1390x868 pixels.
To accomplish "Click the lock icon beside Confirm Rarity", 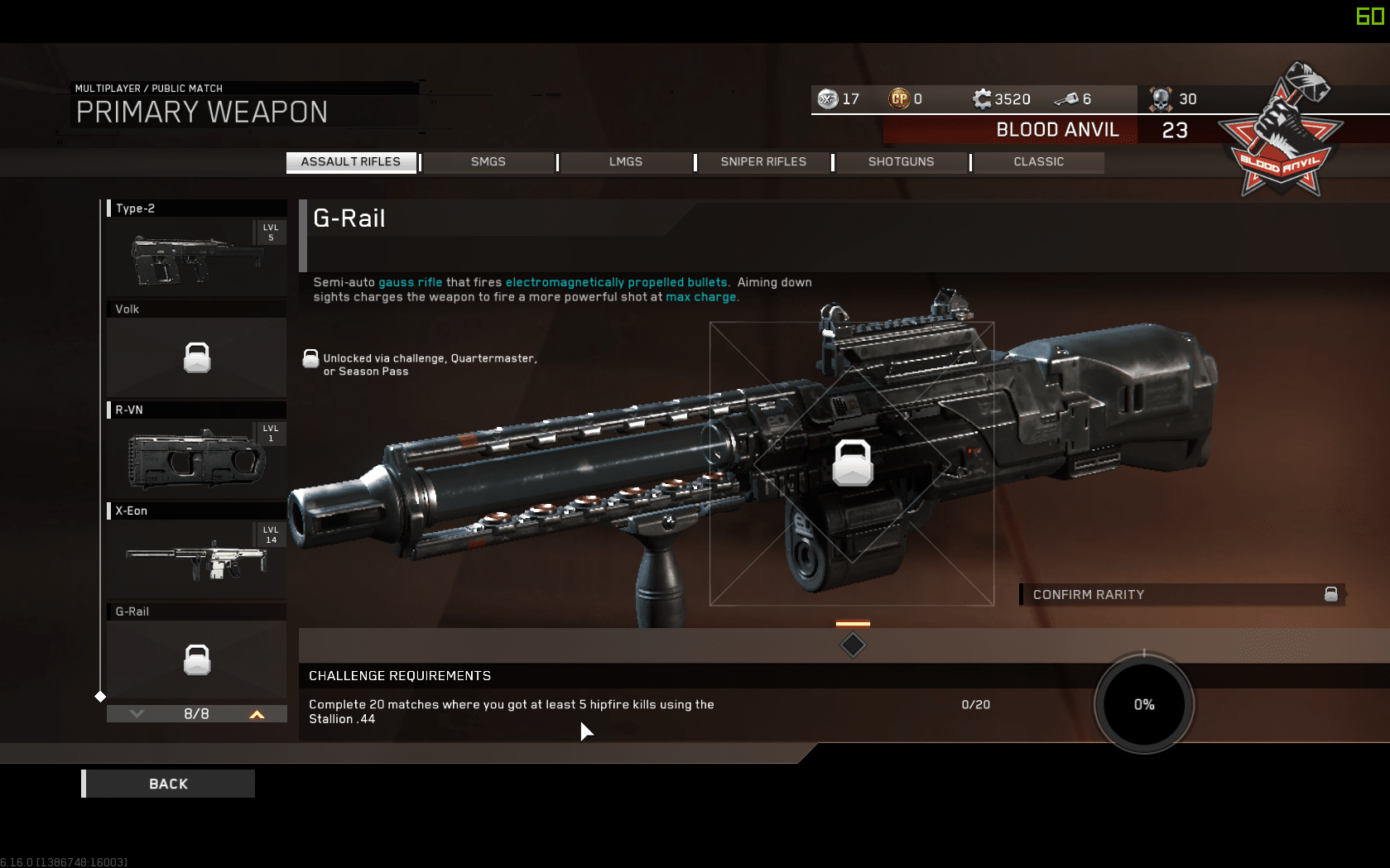I will pos(1330,594).
